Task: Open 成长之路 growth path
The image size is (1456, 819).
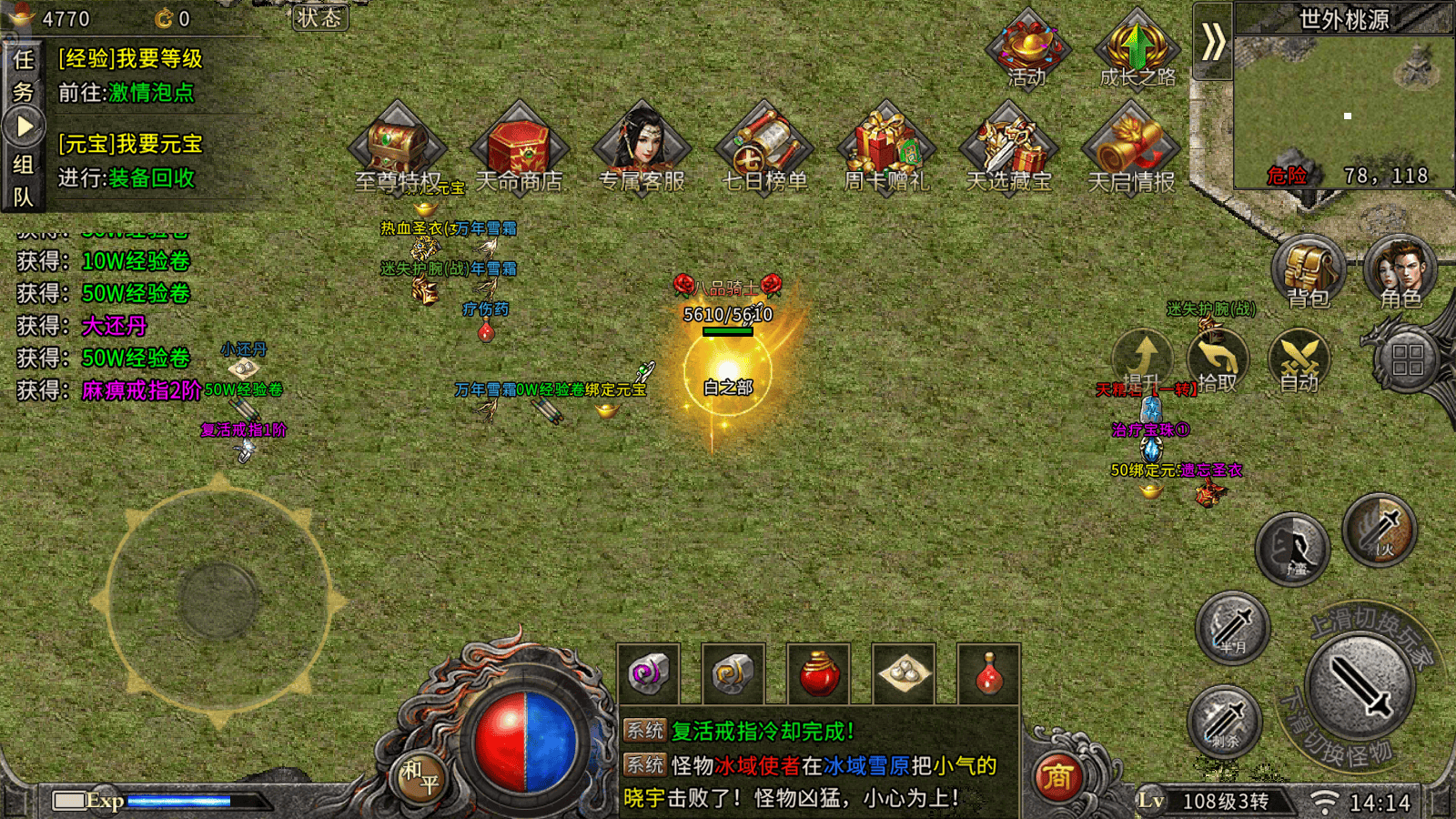Action: coord(1136,48)
